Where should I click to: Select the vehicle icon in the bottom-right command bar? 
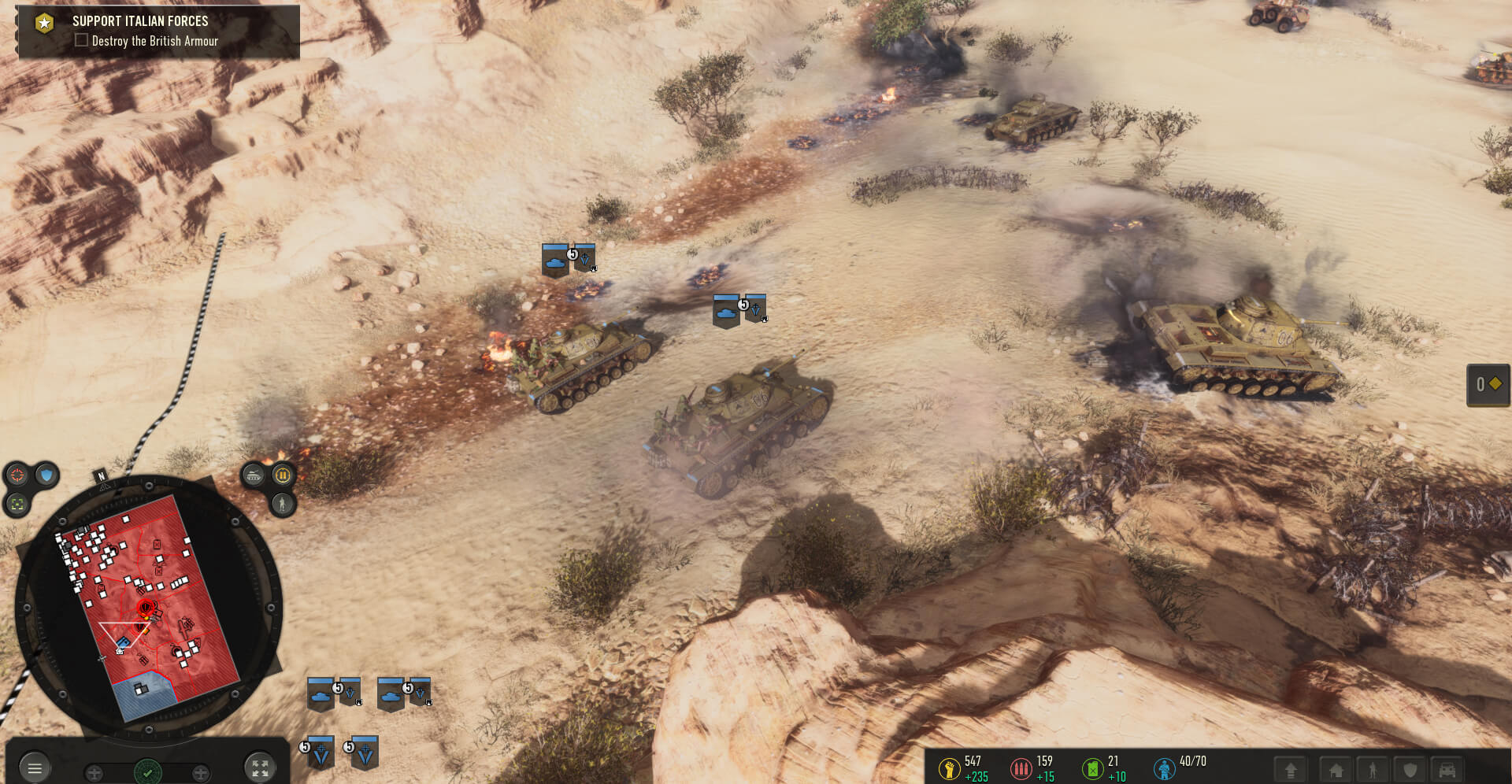coord(1447,769)
